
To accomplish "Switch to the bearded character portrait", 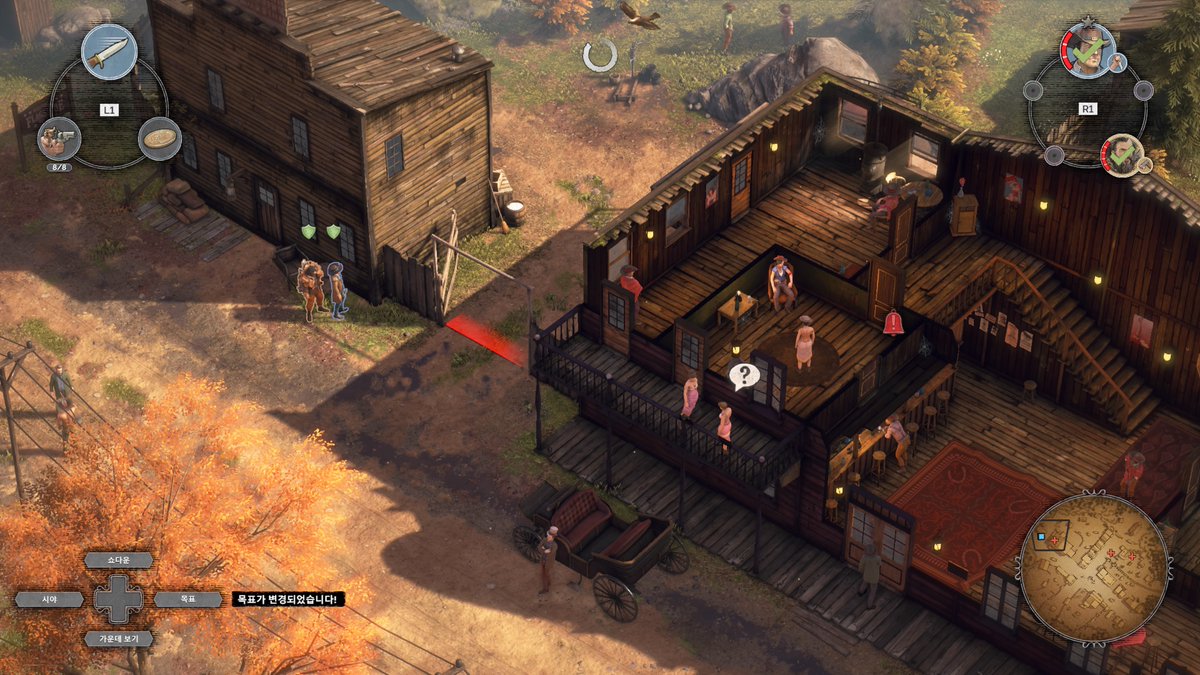I will click(1122, 155).
